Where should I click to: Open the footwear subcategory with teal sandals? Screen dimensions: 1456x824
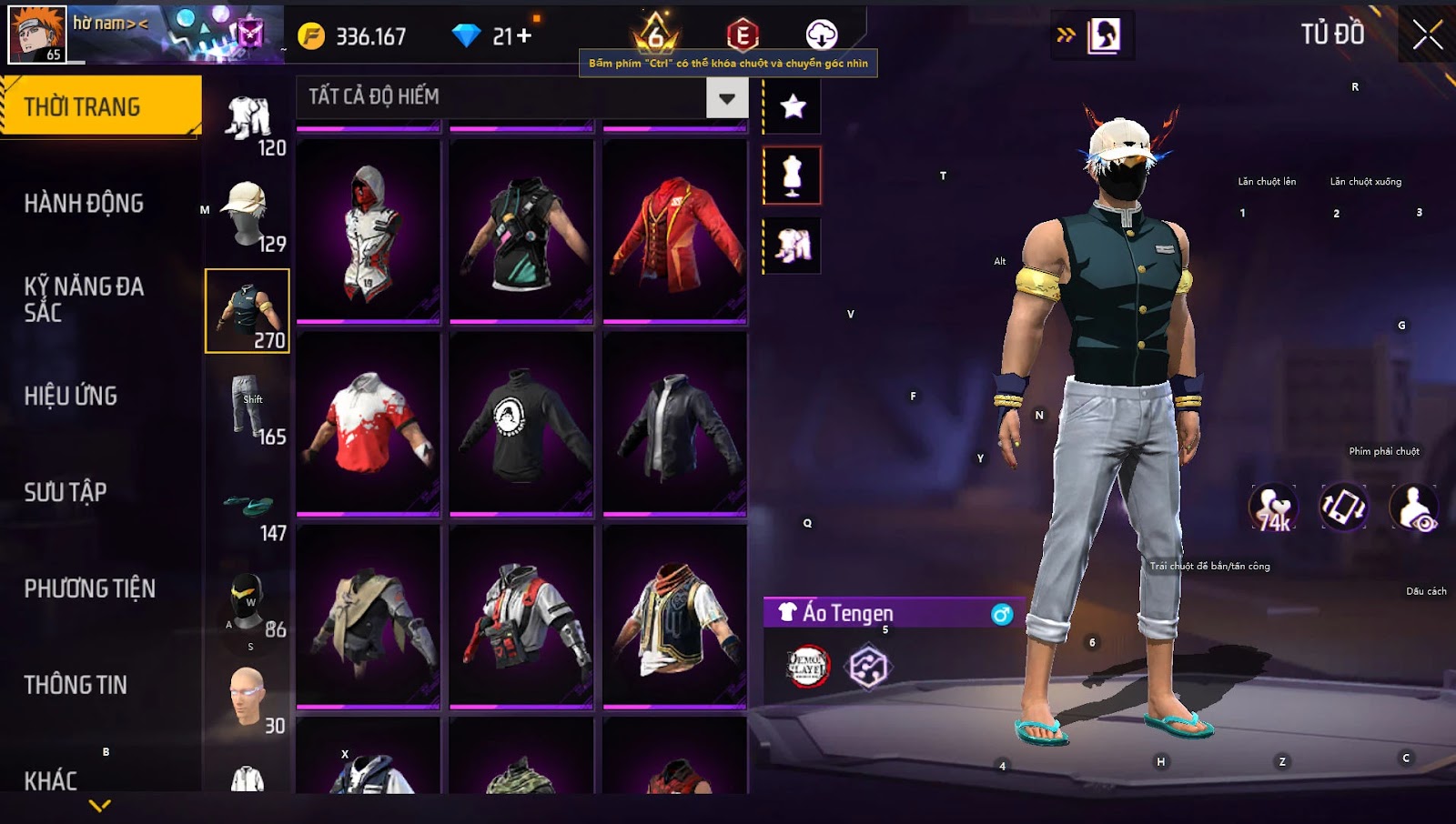[x=248, y=506]
